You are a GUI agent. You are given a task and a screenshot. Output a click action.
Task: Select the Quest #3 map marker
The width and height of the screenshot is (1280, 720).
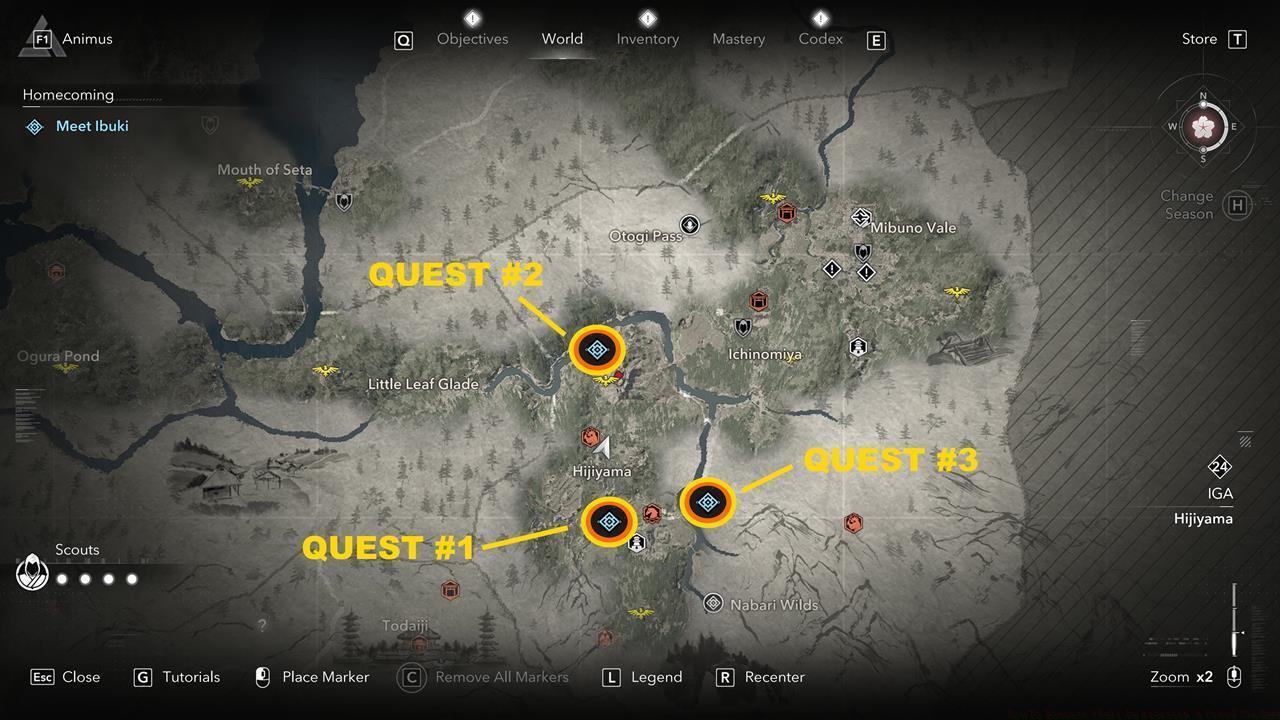(x=708, y=503)
